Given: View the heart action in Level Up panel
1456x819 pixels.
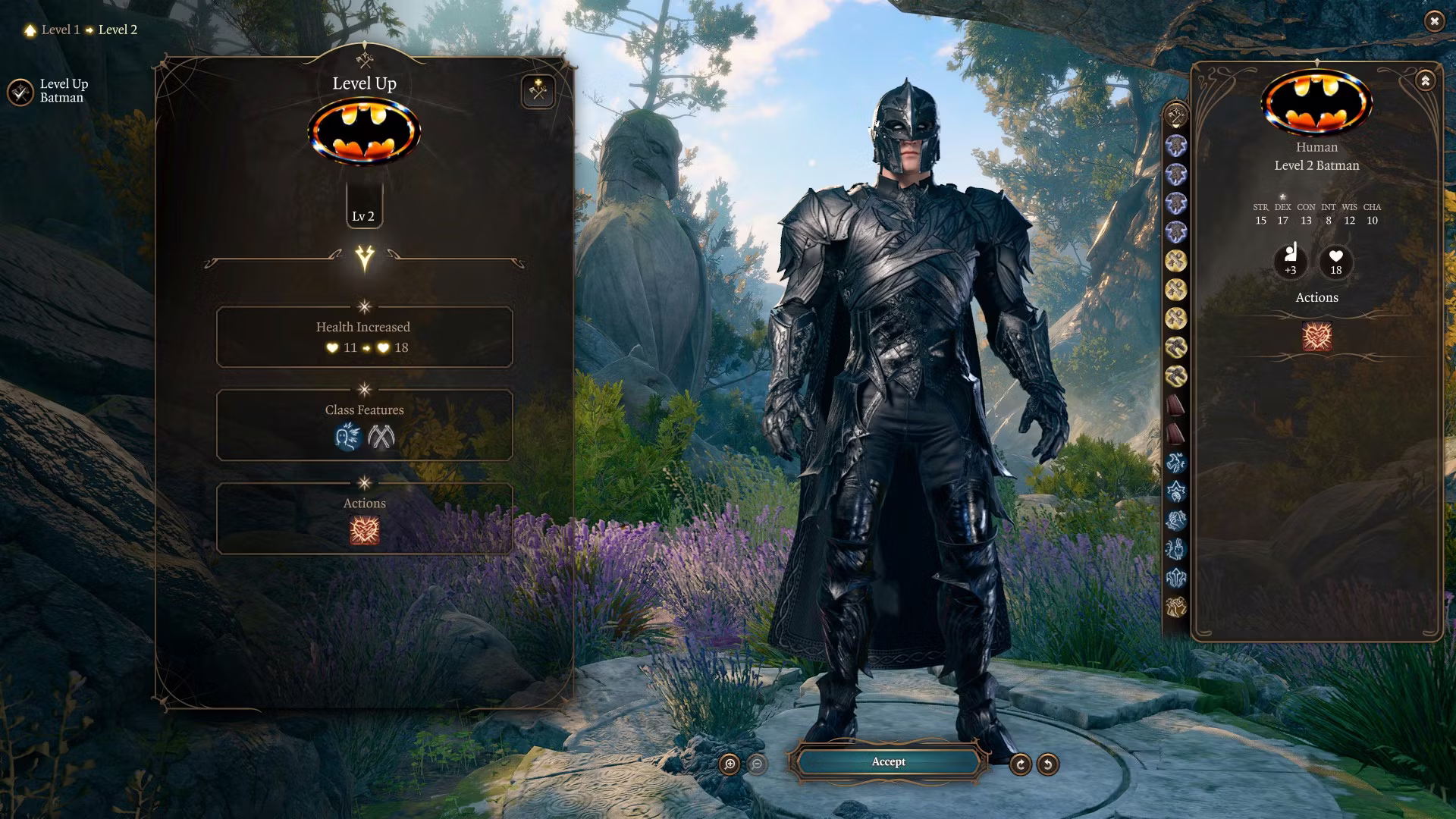Looking at the screenshot, I should pos(365,530).
